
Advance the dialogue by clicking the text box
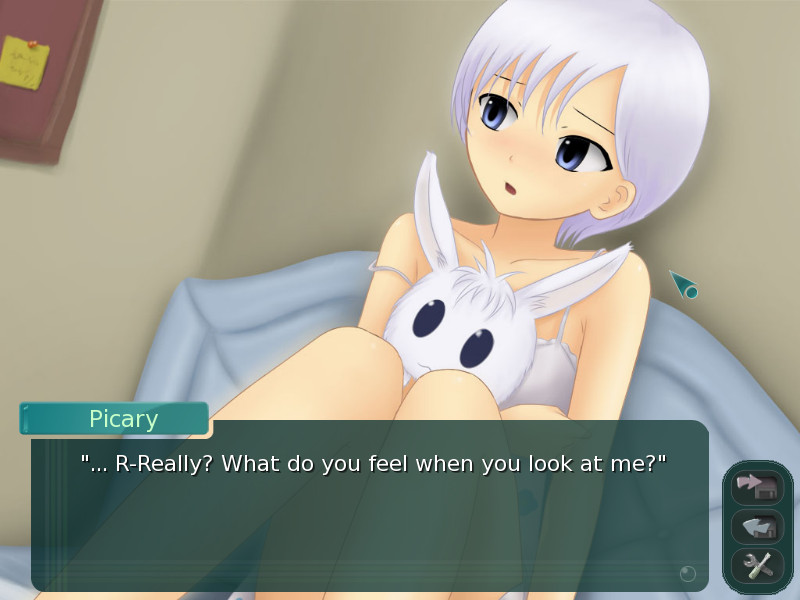click(x=370, y=520)
